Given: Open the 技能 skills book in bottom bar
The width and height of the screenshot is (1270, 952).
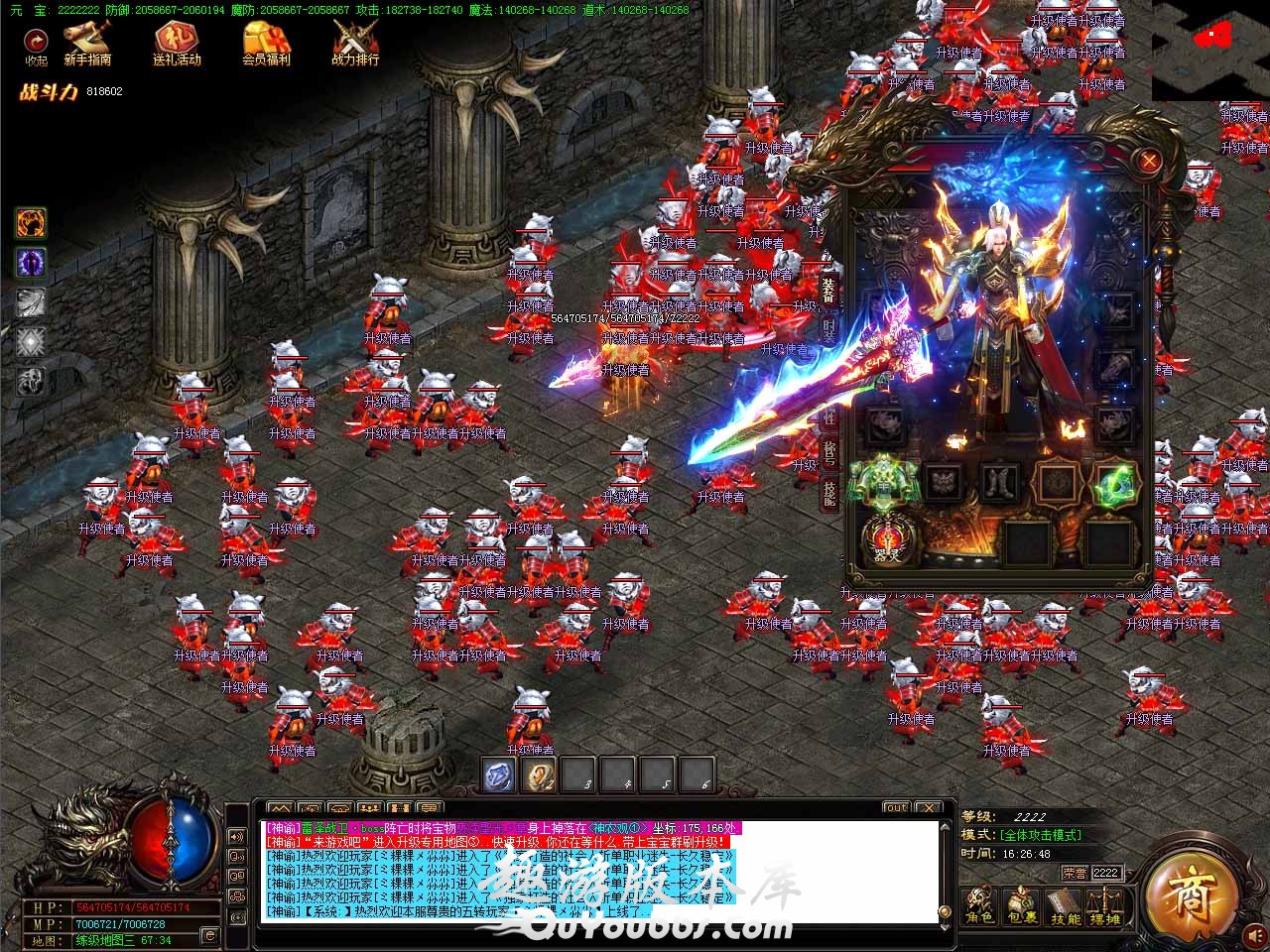Looking at the screenshot, I should 1065,906.
